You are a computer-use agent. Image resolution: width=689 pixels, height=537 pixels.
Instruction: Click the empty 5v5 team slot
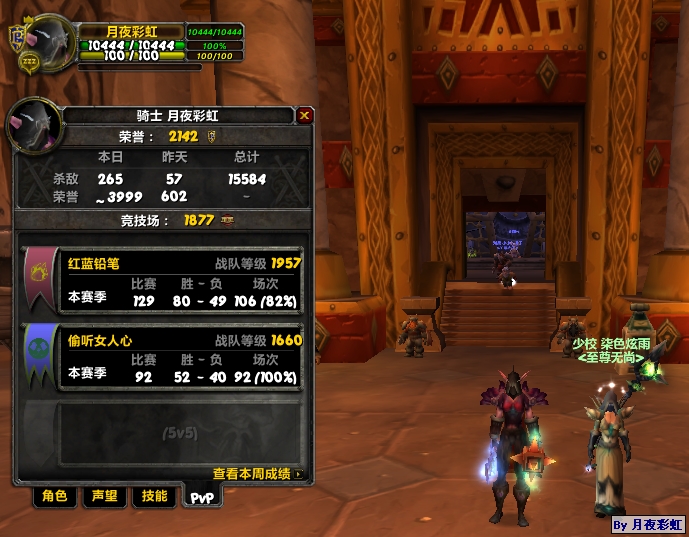pos(165,432)
